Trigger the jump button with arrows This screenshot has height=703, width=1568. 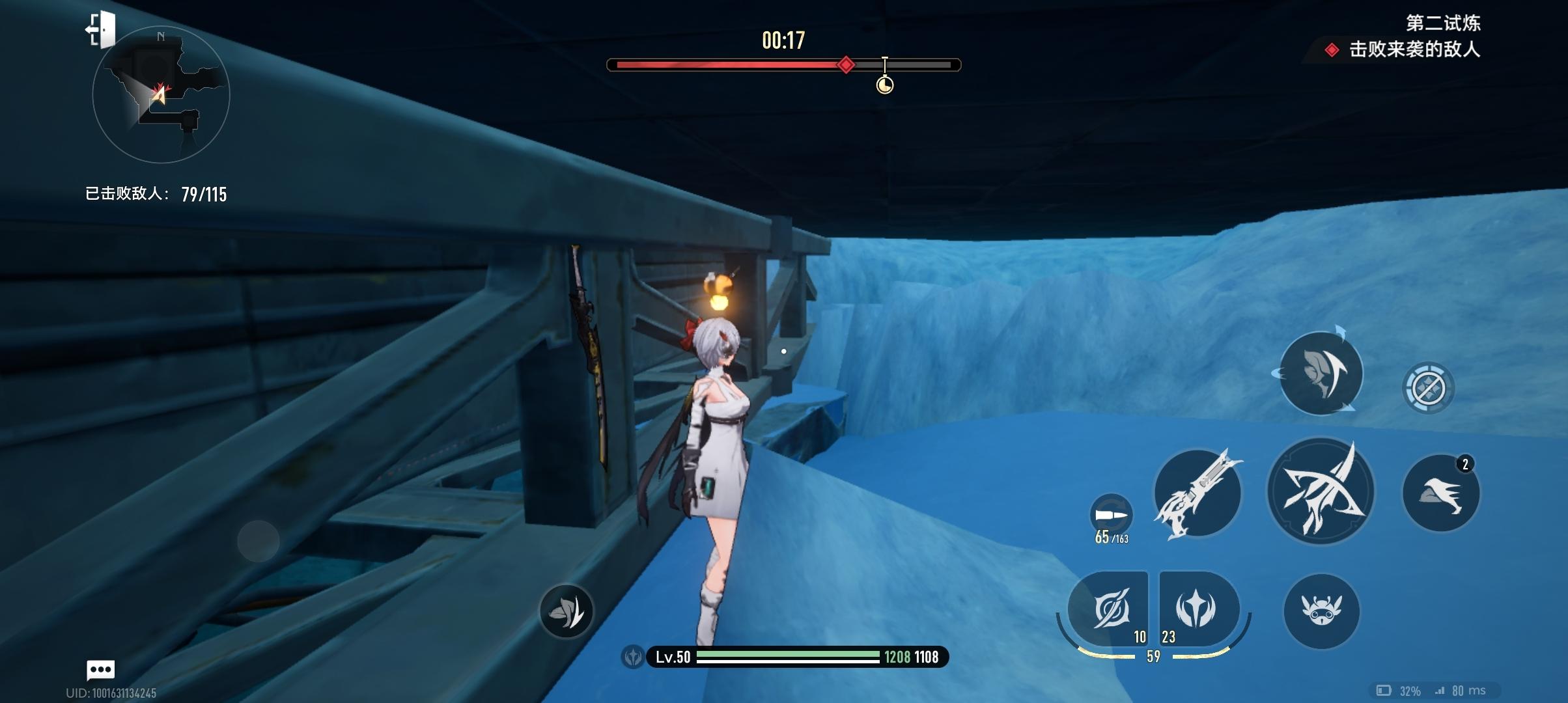[1321, 373]
